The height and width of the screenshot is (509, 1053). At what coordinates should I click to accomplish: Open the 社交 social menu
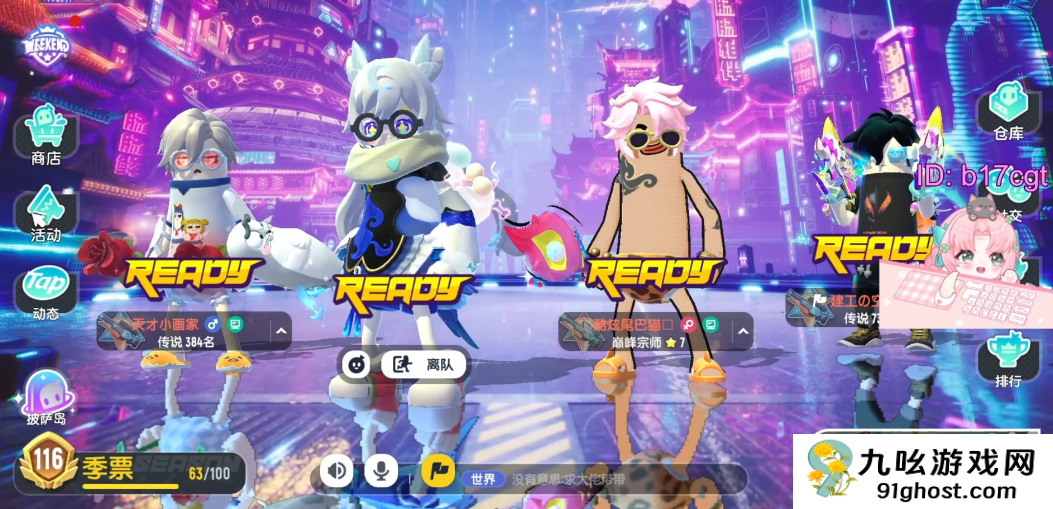(x=1010, y=213)
